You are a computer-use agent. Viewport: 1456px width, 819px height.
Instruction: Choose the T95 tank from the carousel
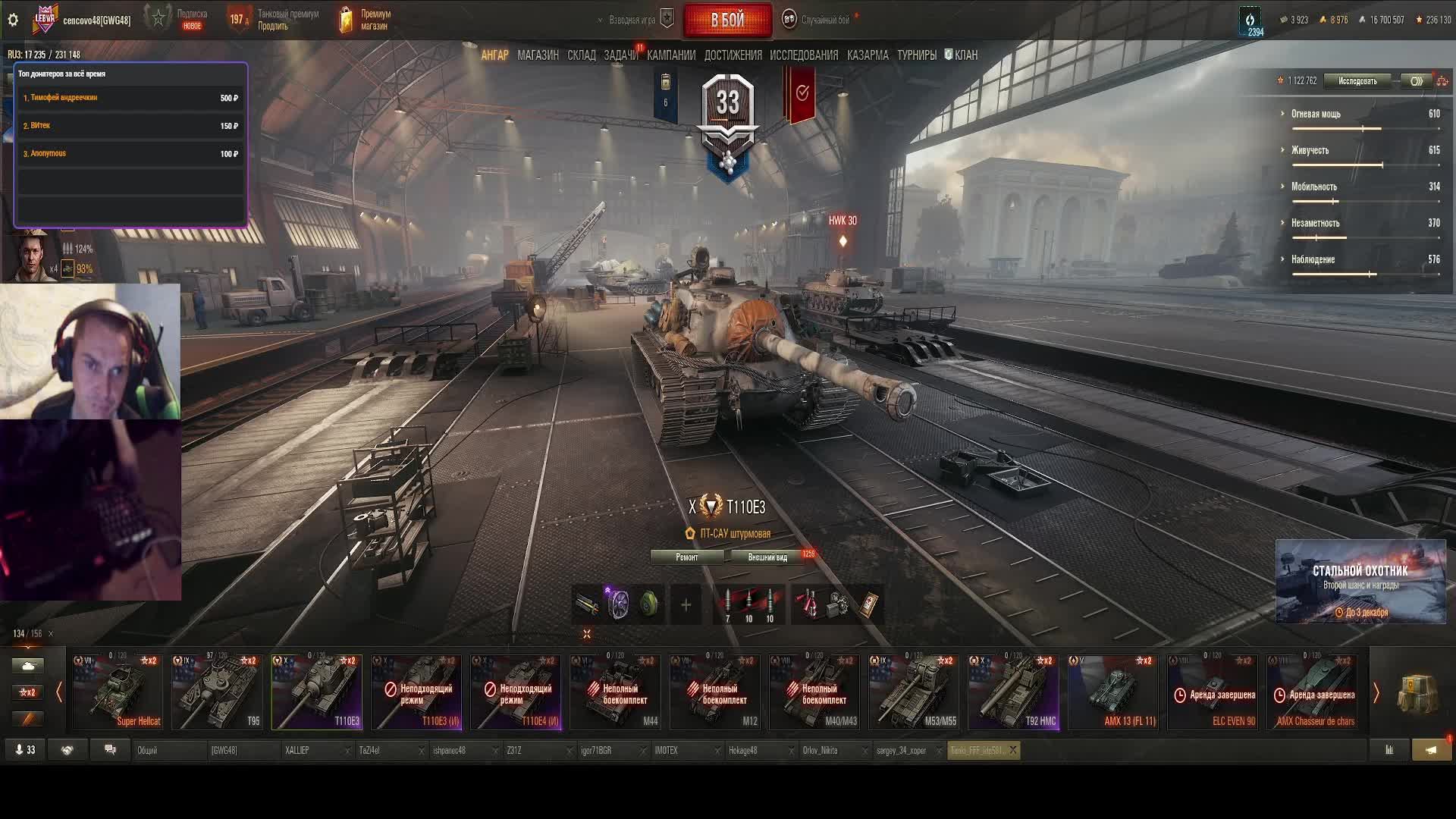click(217, 692)
